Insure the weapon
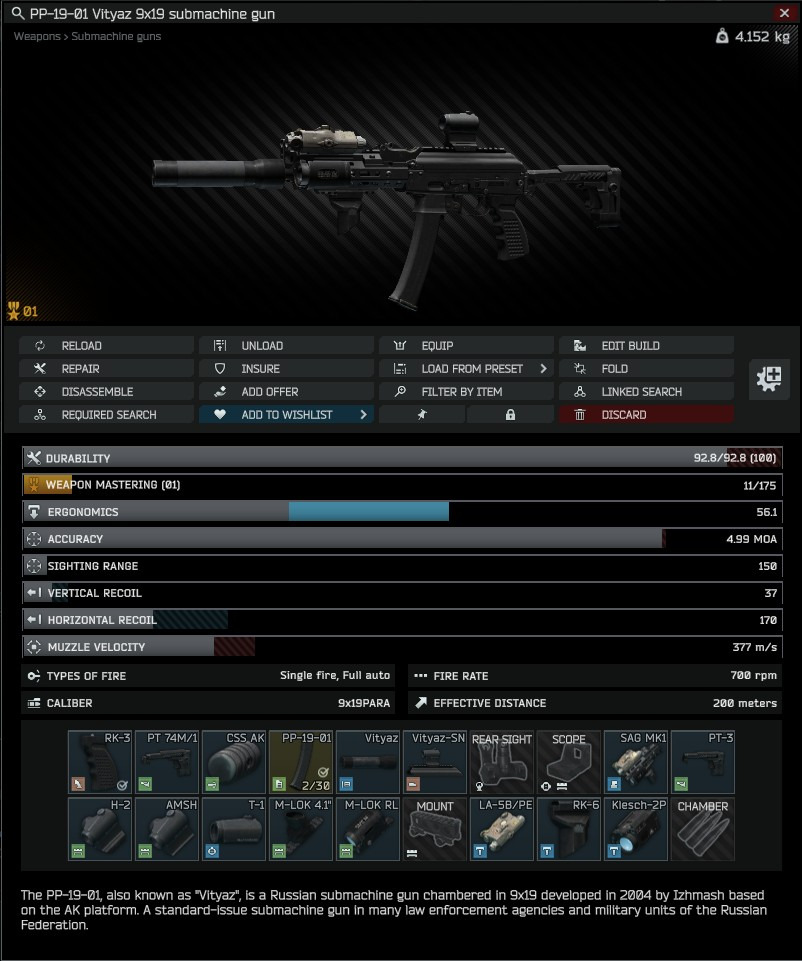 tap(286, 368)
